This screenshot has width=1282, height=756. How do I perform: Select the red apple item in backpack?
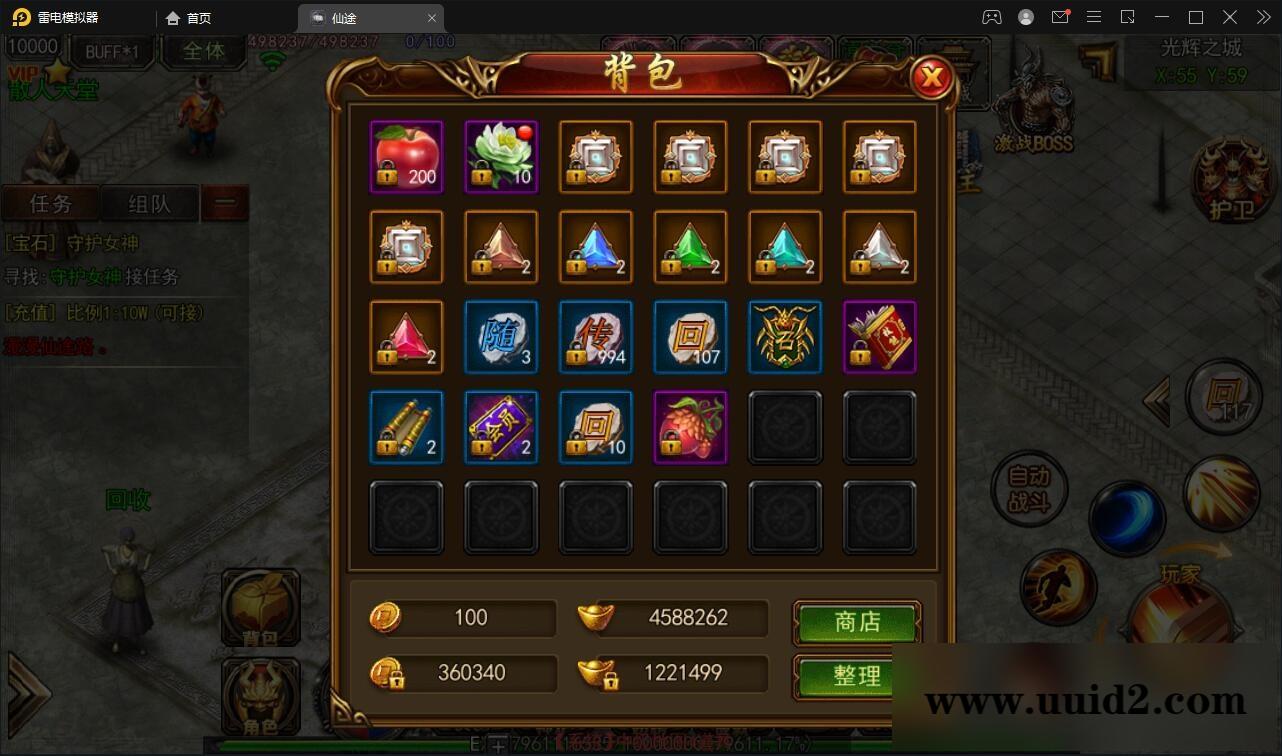[406, 155]
